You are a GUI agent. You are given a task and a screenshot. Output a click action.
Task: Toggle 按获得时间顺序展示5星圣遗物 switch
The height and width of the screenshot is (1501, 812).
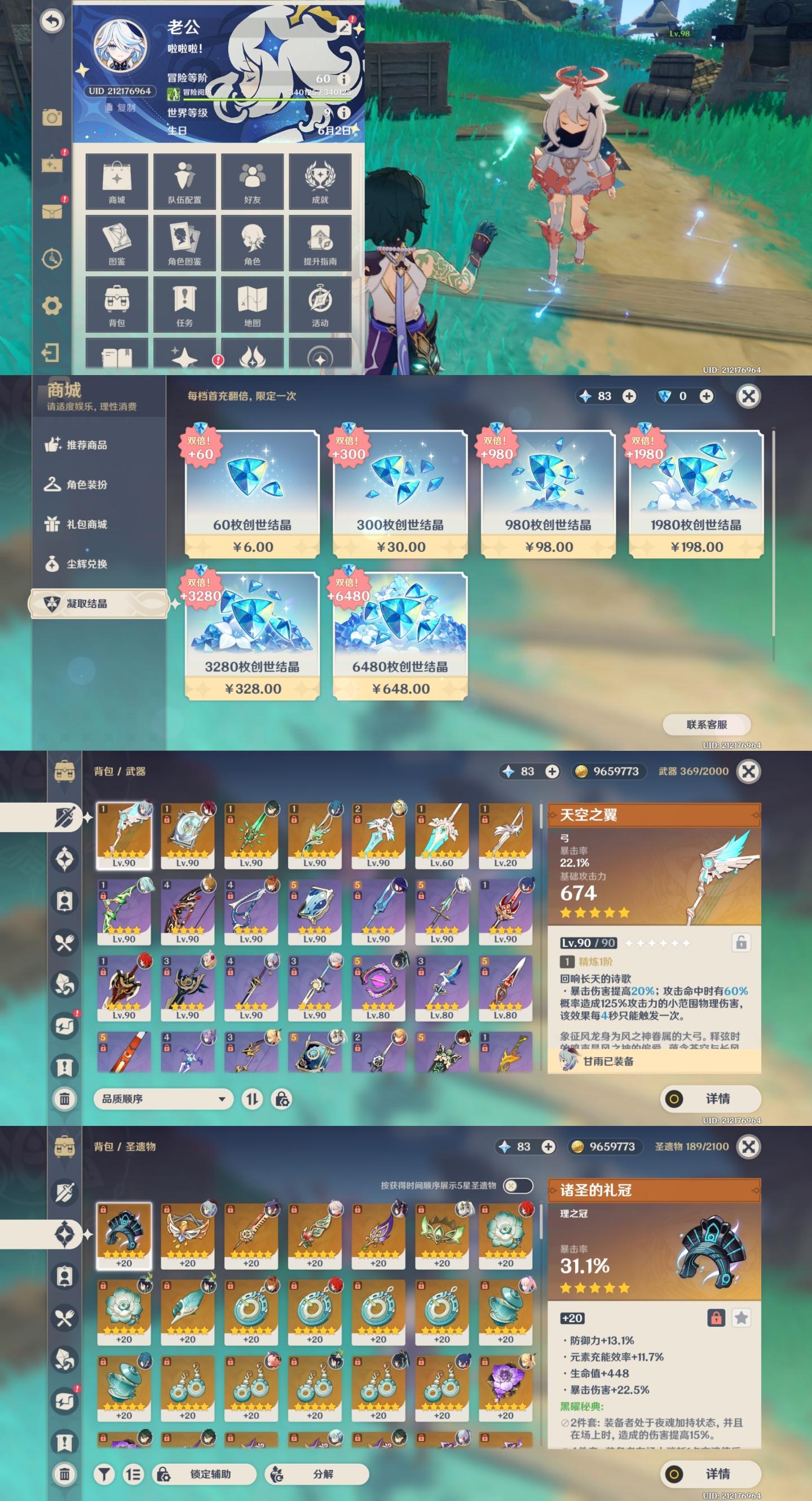pos(518,1185)
